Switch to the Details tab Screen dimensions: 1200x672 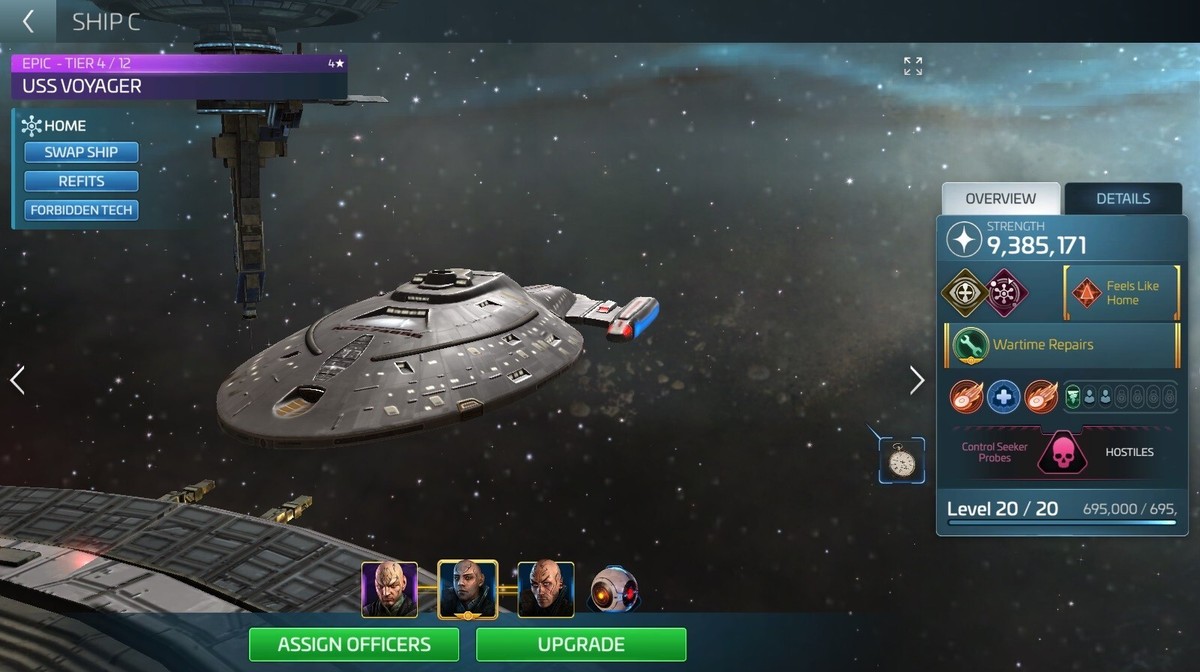1123,198
